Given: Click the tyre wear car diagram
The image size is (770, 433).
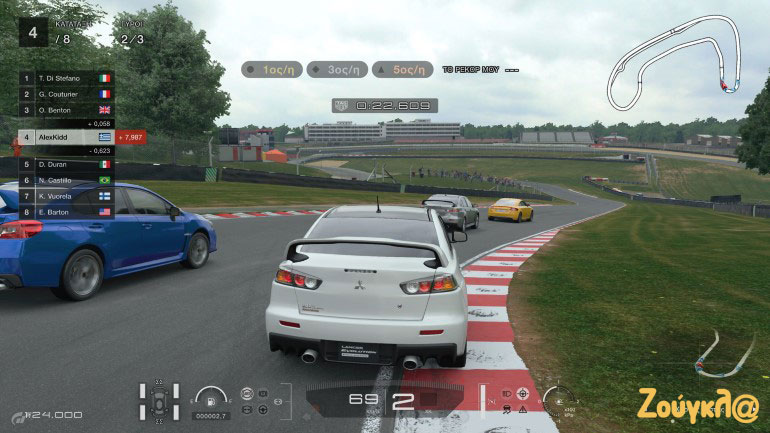Looking at the screenshot, I should [159, 400].
